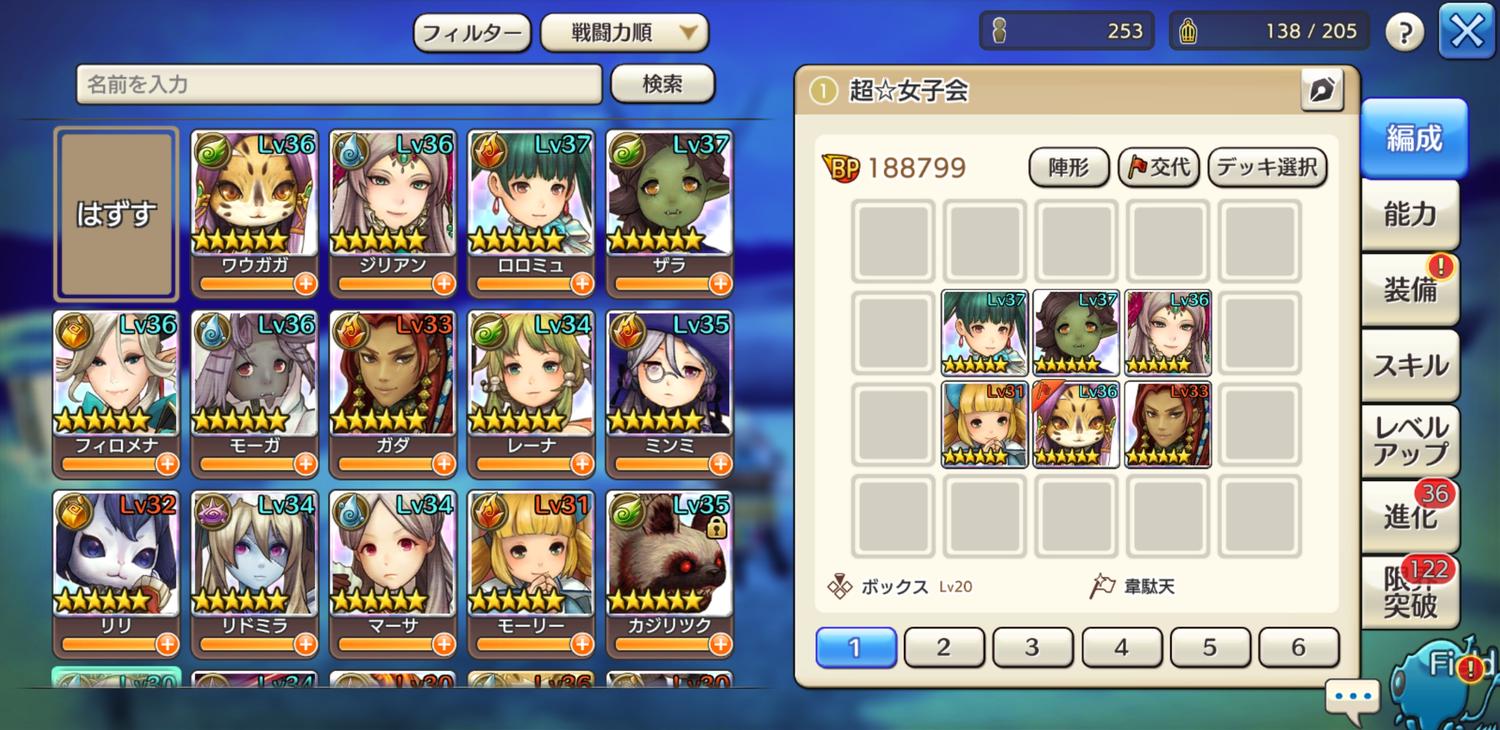This screenshot has width=1500, height=730.
Task: Switch to deck slot 3
Action: [1032, 647]
